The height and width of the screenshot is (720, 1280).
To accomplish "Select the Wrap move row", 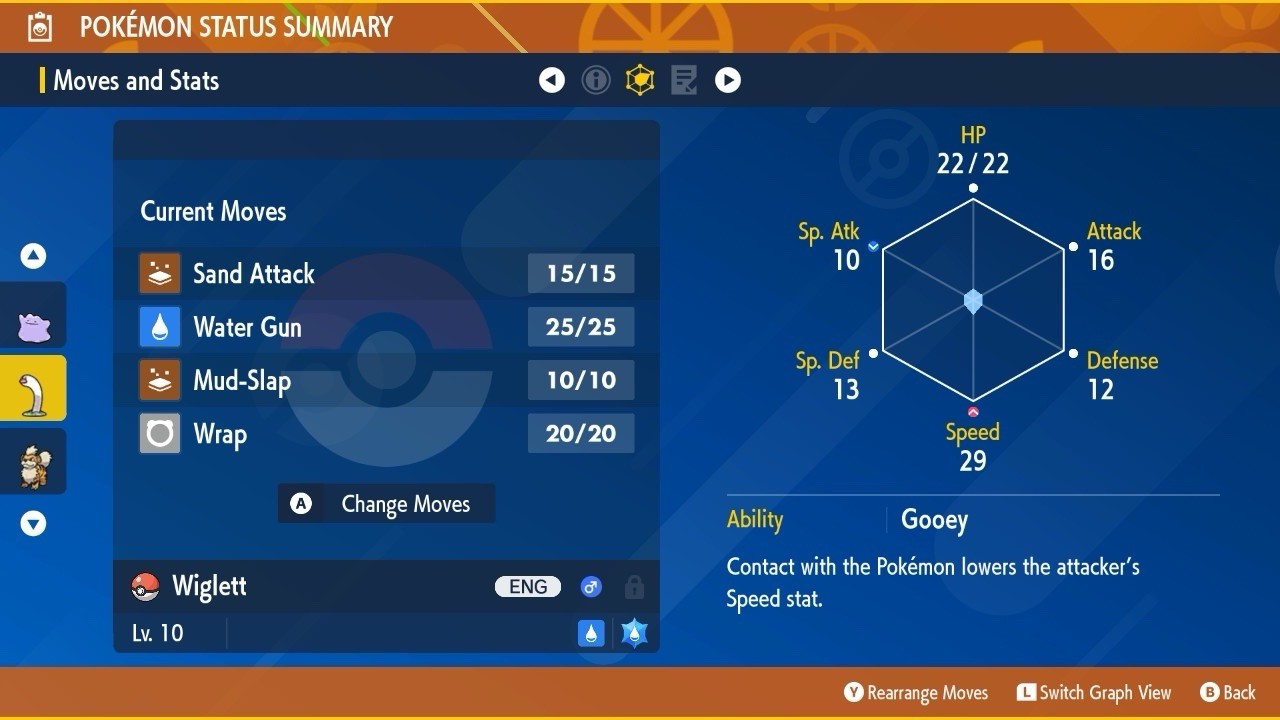I will click(386, 434).
